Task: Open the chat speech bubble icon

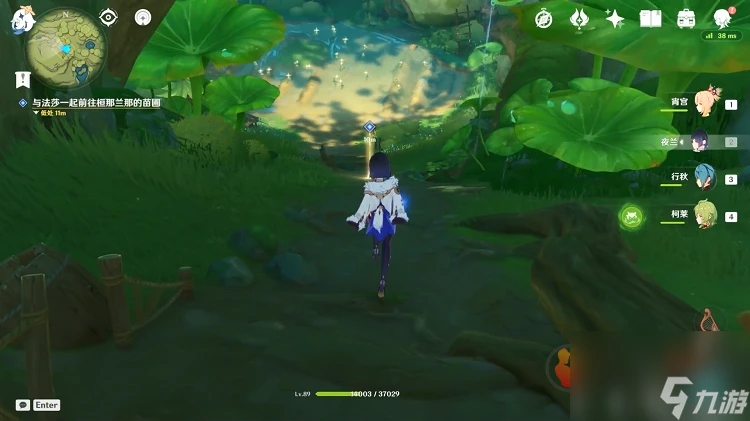Action: tap(22, 405)
